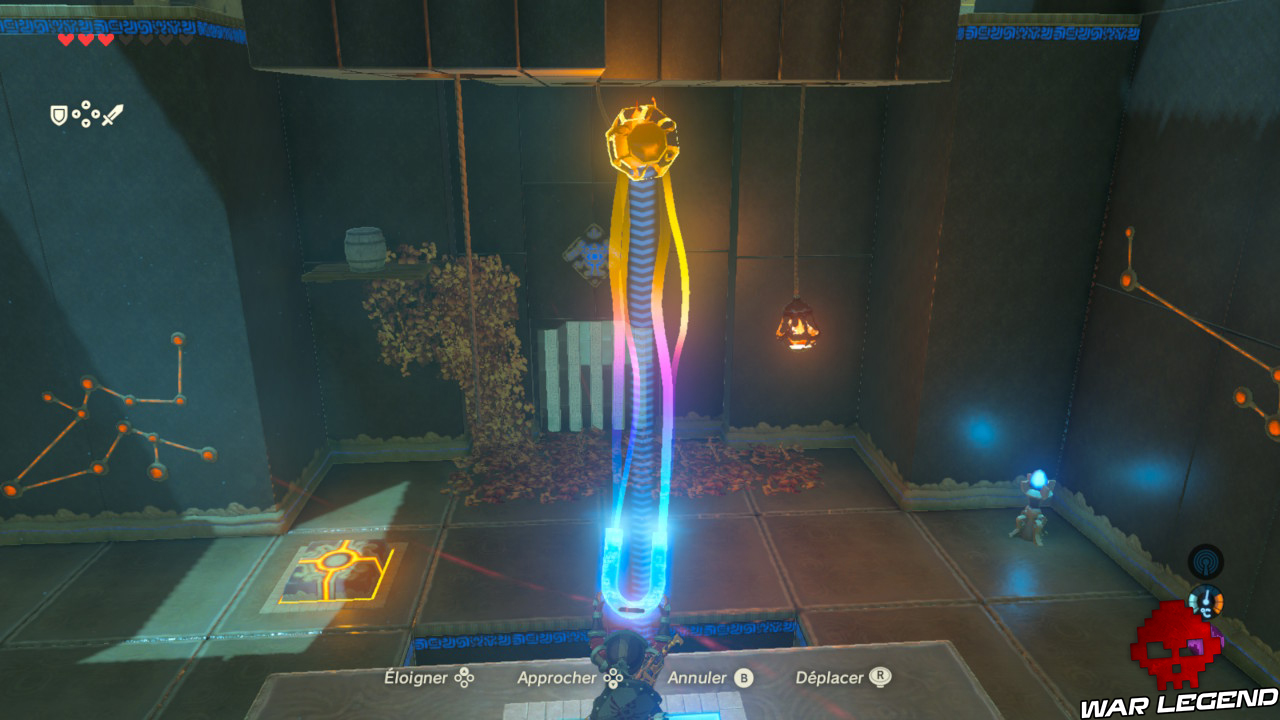Click the shield icon in the control hints

pos(58,115)
